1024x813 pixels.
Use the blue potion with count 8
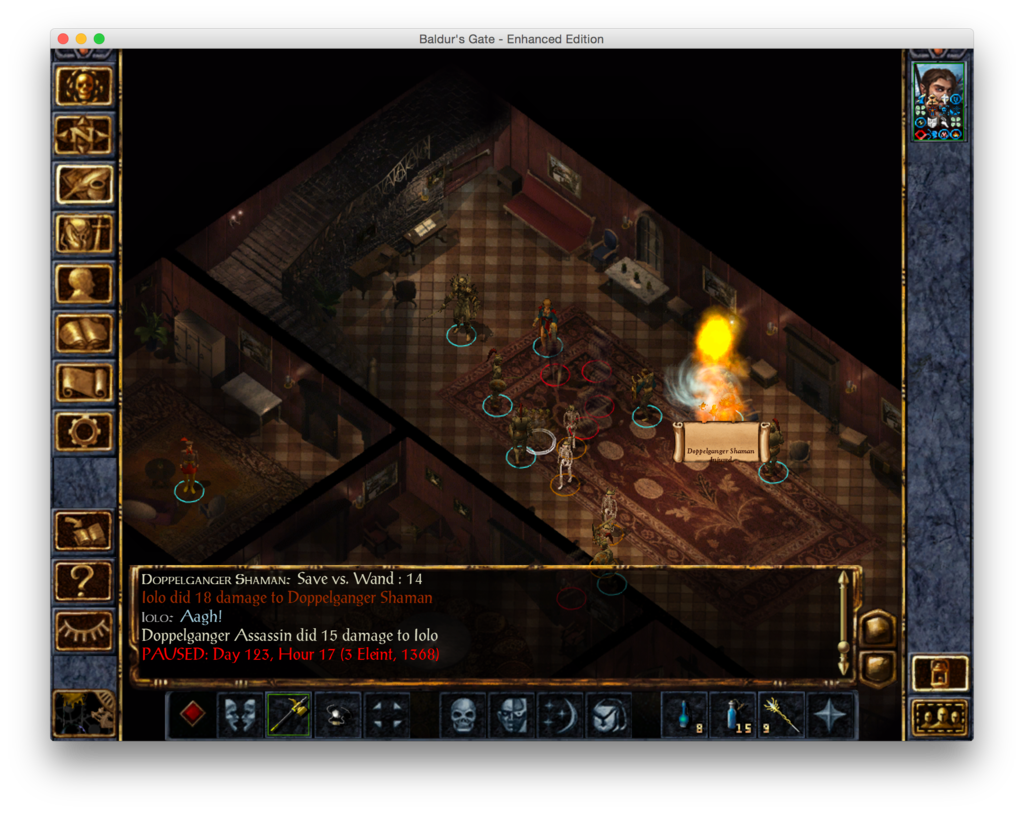[x=685, y=714]
